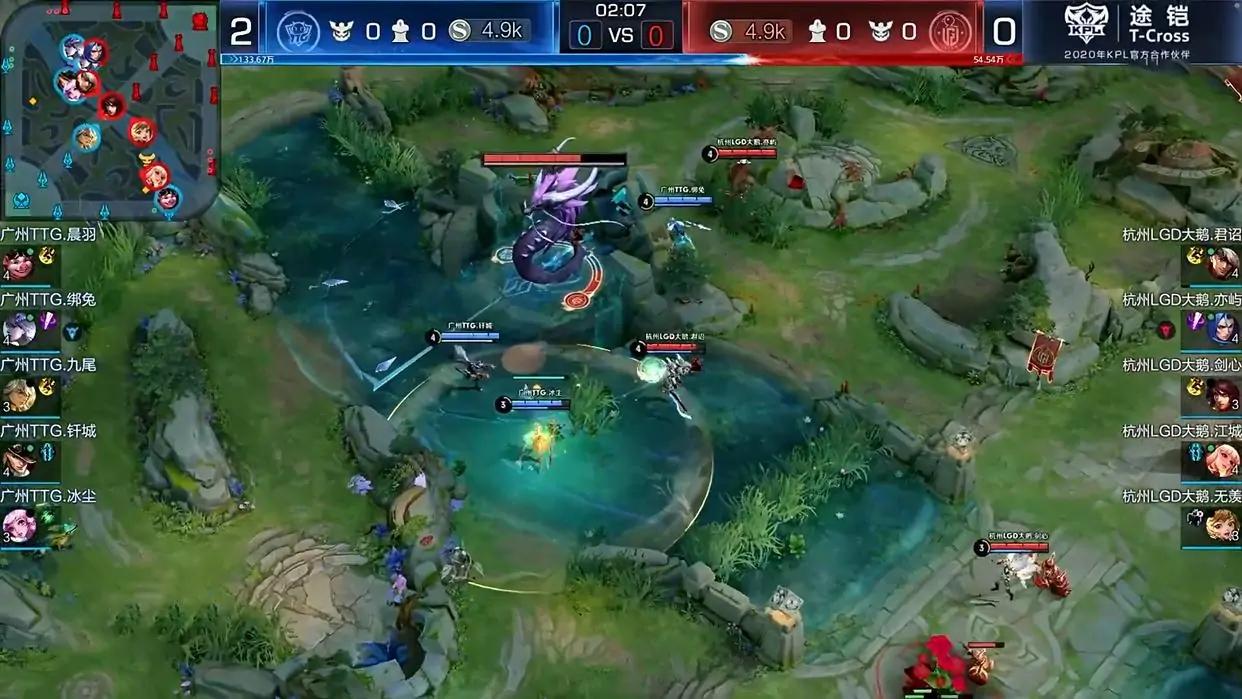
Task: Pick 广州TTG.轩城's cowboy-hat hero portrait
Action: coord(17,461)
